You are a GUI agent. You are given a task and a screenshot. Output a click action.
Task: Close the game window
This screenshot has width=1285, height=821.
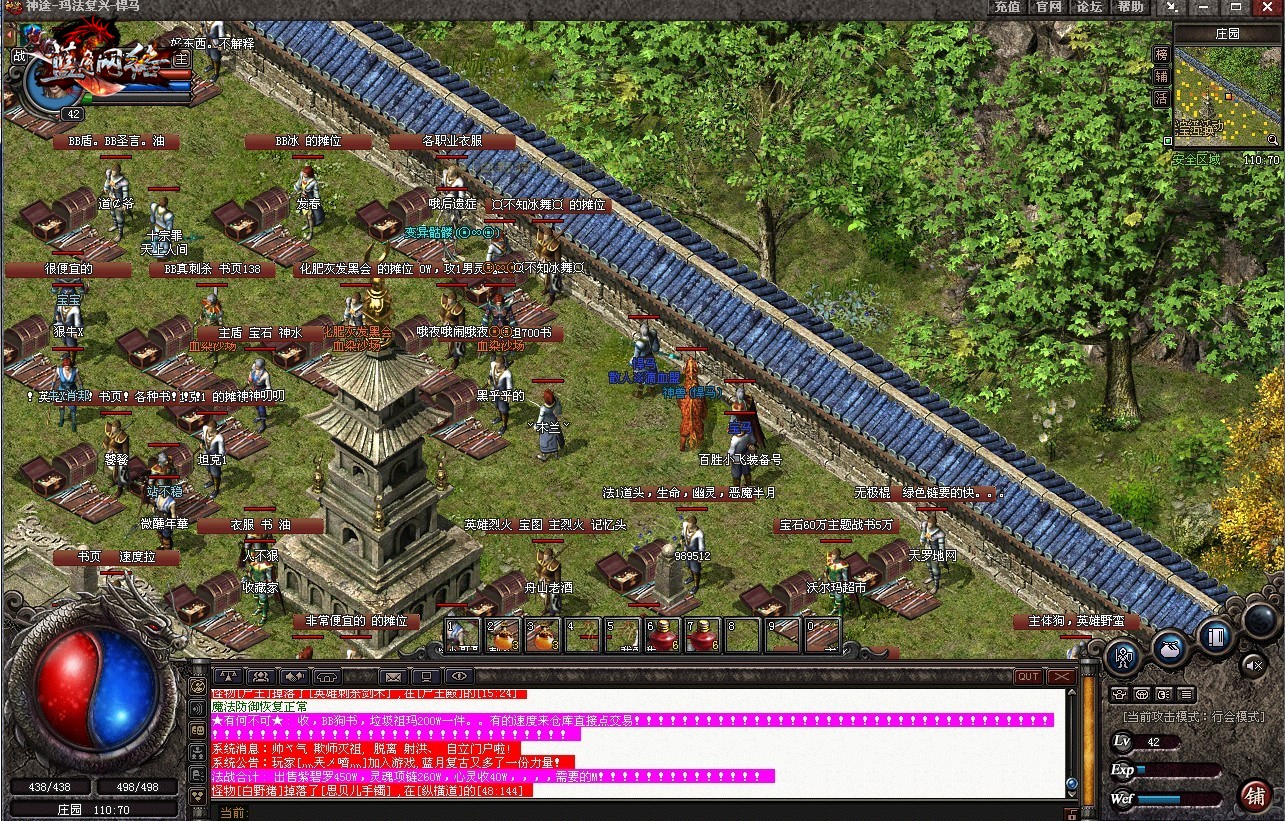tap(1272, 7)
